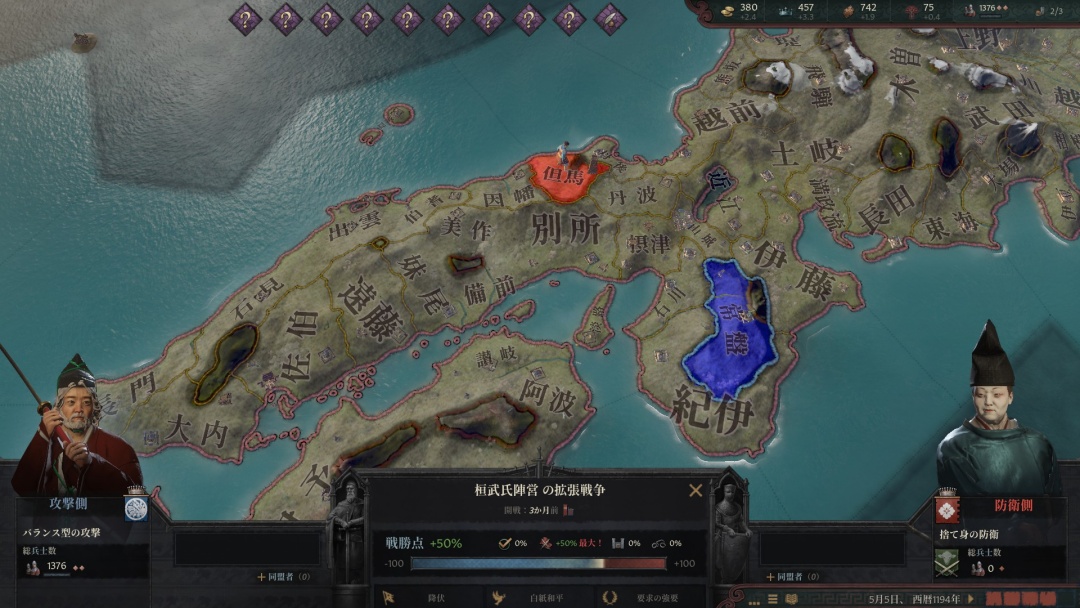Expand the attacker's 同盟者 allies list

tap(283, 576)
